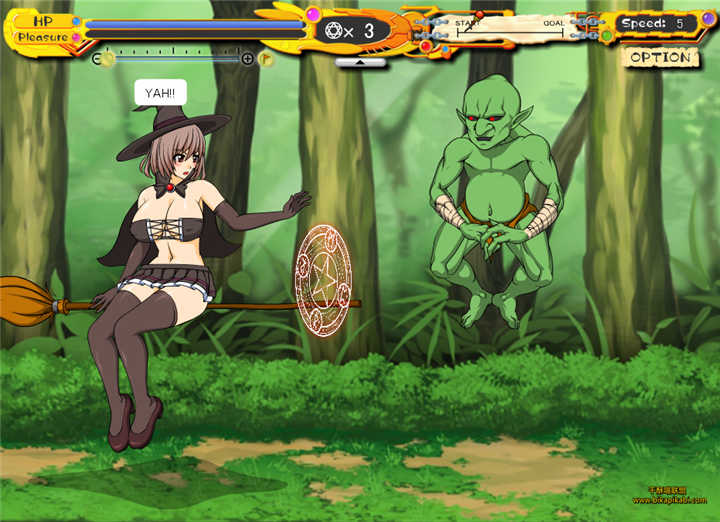Click the yellow flag button beside the slider
Image resolution: width=720 pixels, height=522 pixels.
click(x=266, y=58)
